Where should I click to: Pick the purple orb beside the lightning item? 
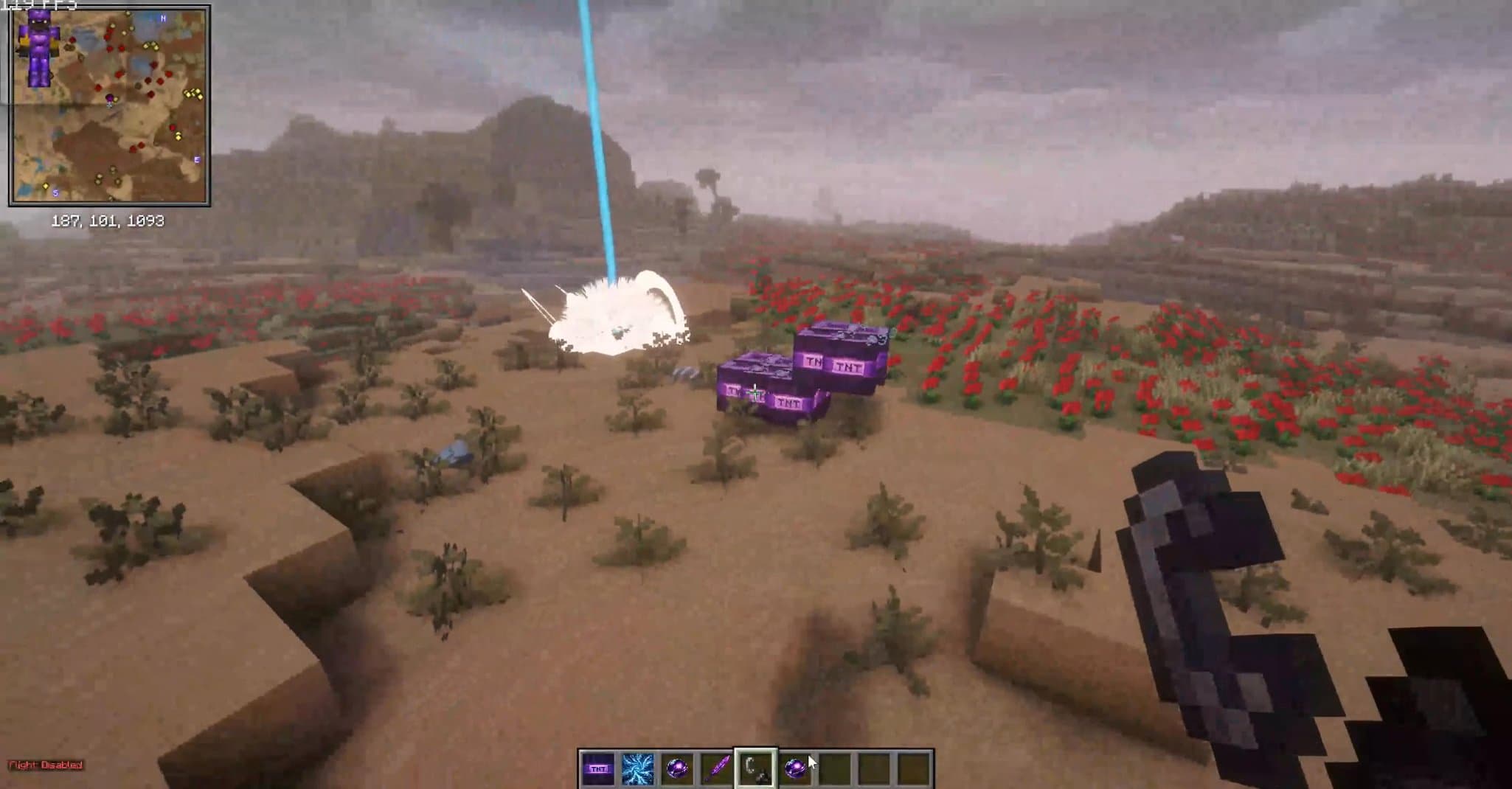tap(676, 769)
